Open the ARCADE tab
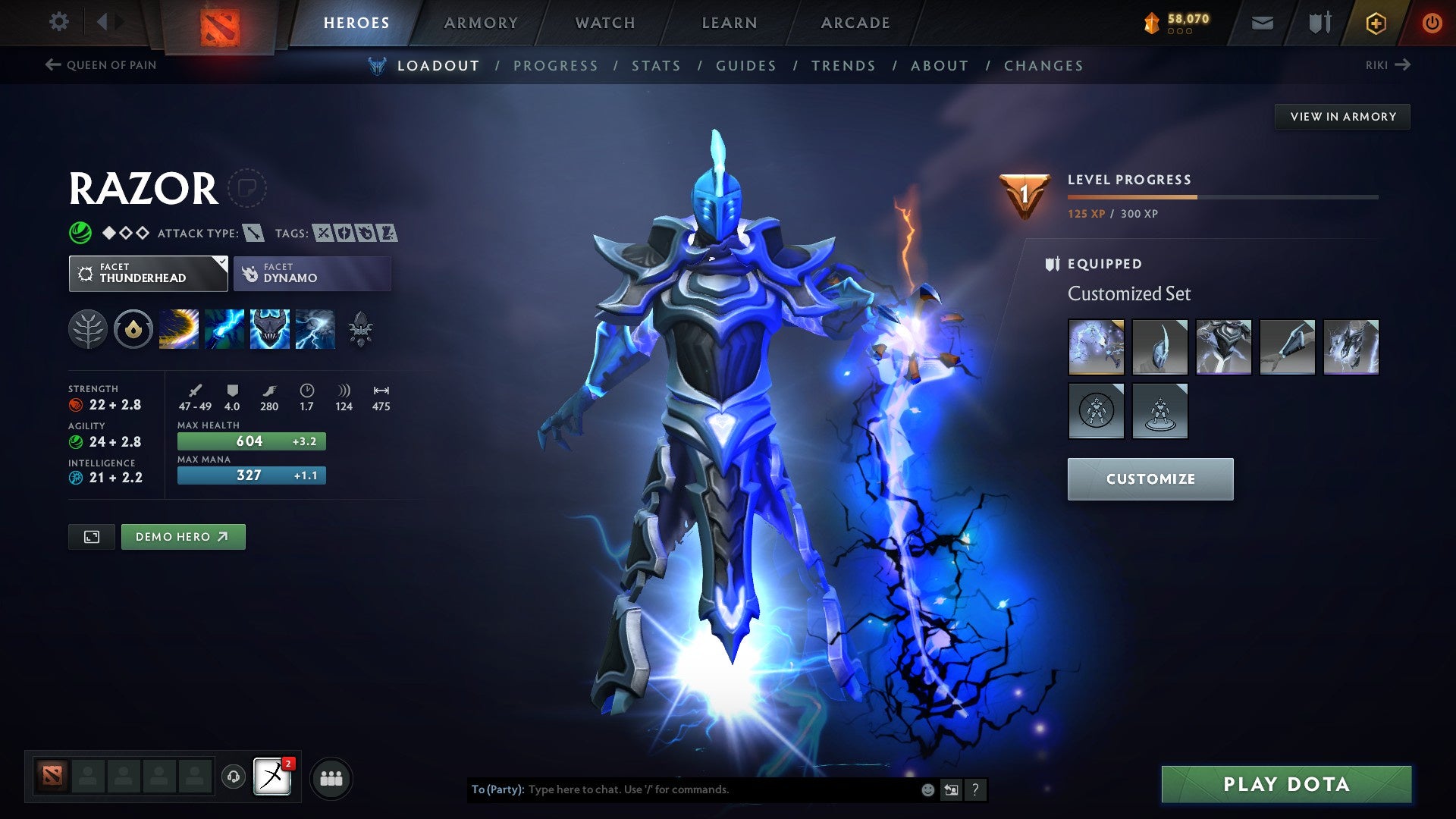The width and height of the screenshot is (1456, 819). [x=855, y=23]
